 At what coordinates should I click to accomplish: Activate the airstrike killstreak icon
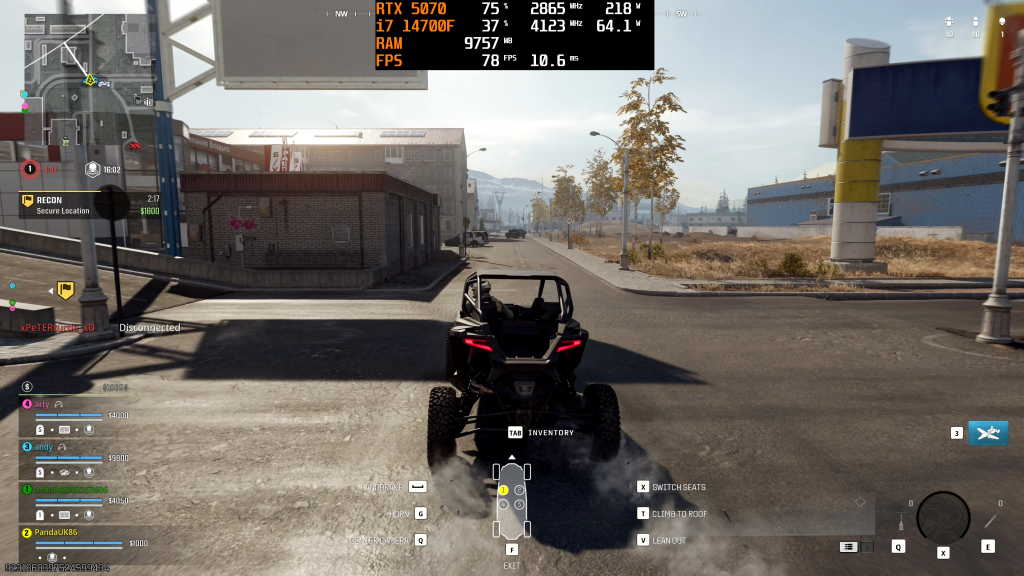988,433
